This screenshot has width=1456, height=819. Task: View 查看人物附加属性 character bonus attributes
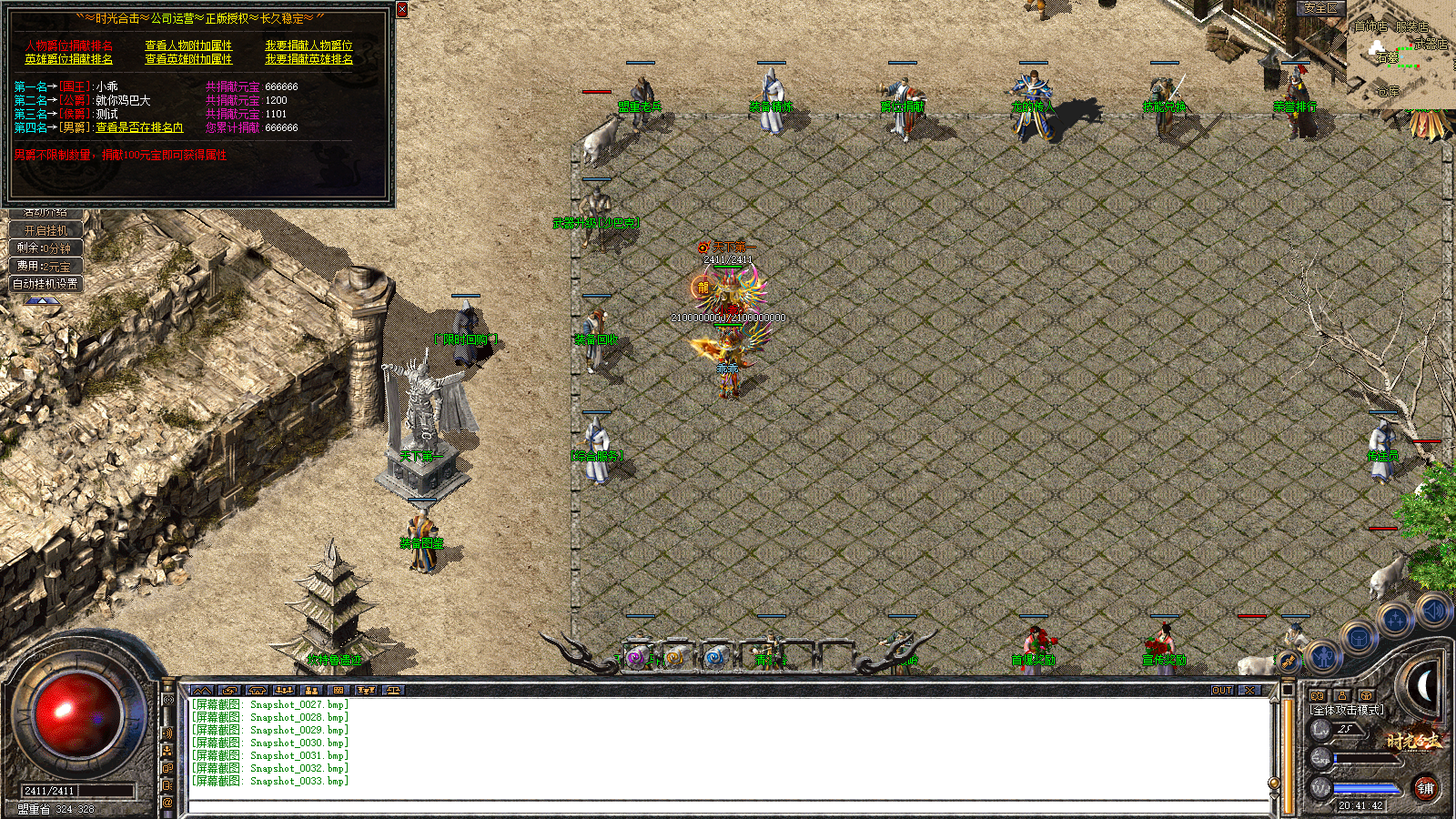click(x=188, y=45)
